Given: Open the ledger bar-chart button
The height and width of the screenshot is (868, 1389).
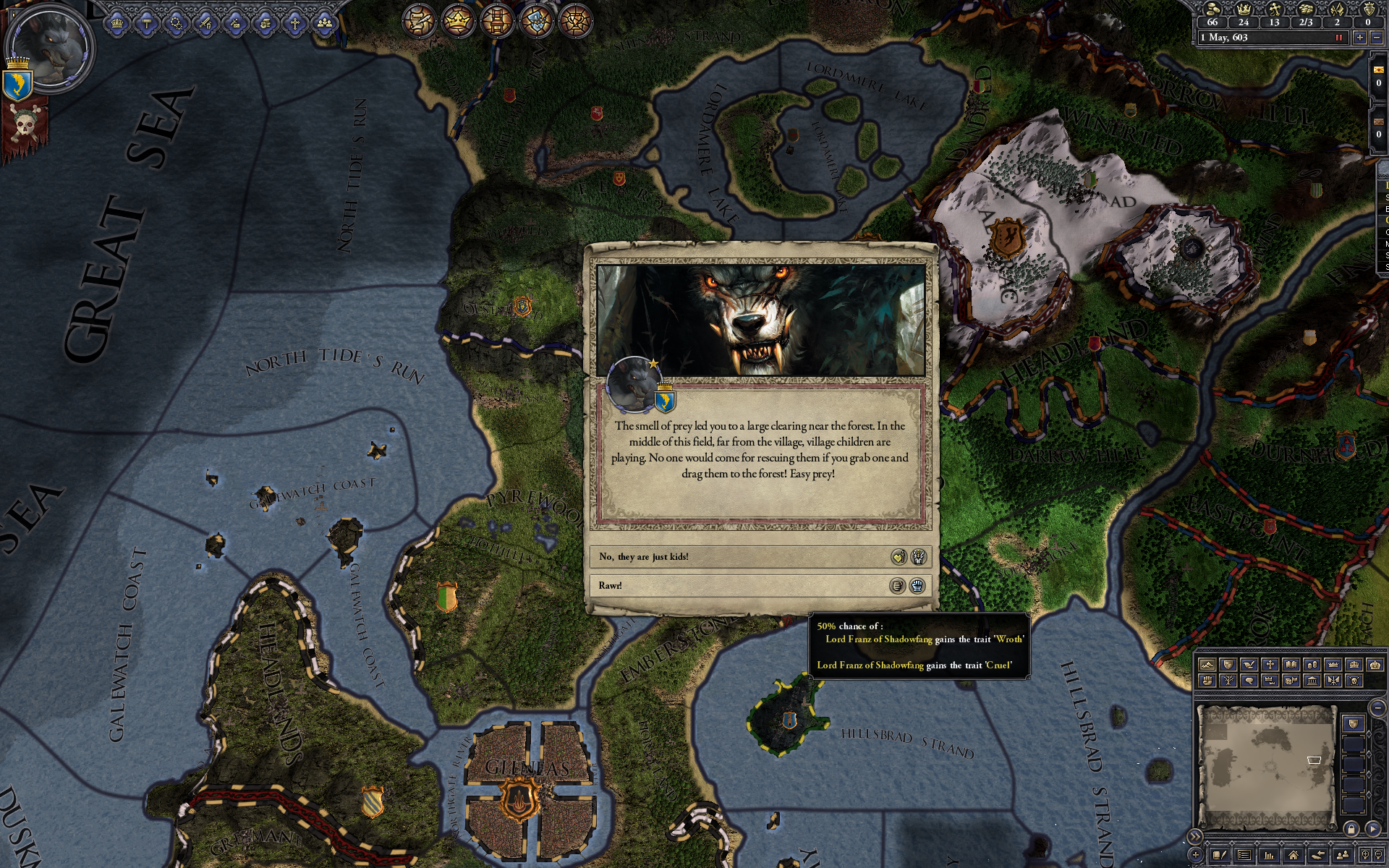Looking at the screenshot, I should point(1269,855).
